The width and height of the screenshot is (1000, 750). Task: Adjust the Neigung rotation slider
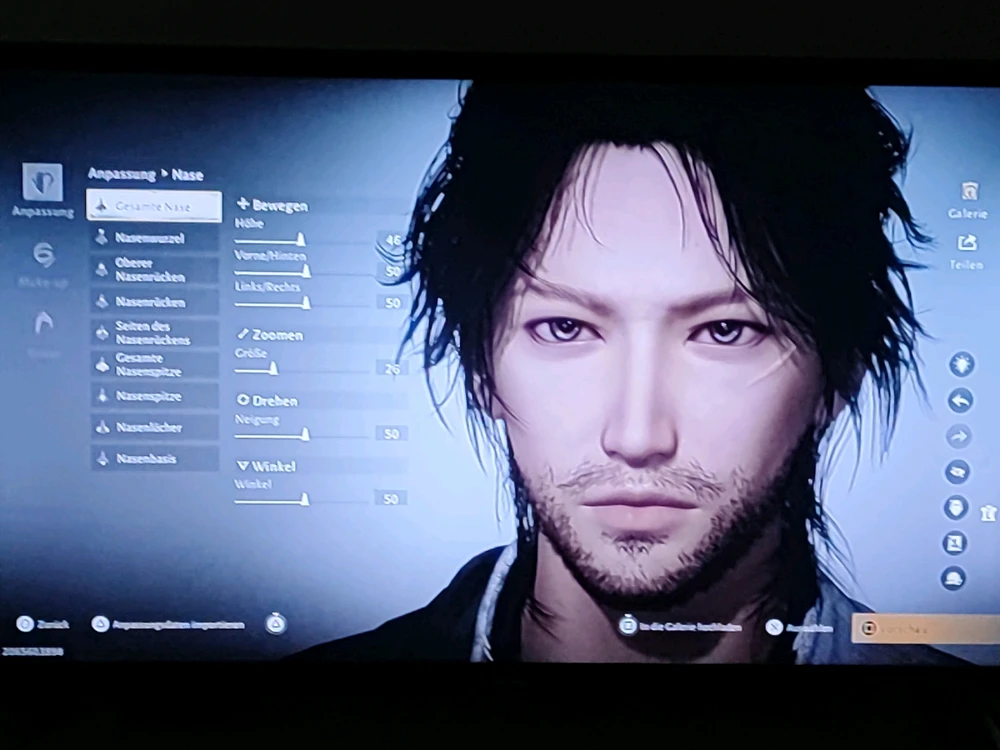[305, 434]
